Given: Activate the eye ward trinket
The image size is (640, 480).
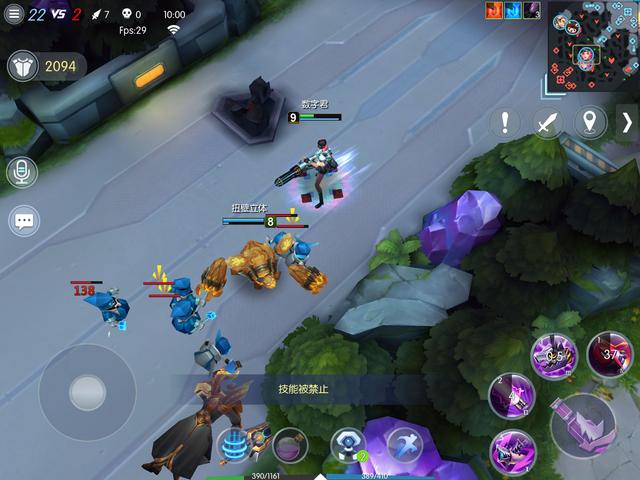Looking at the screenshot, I should 347,444.
